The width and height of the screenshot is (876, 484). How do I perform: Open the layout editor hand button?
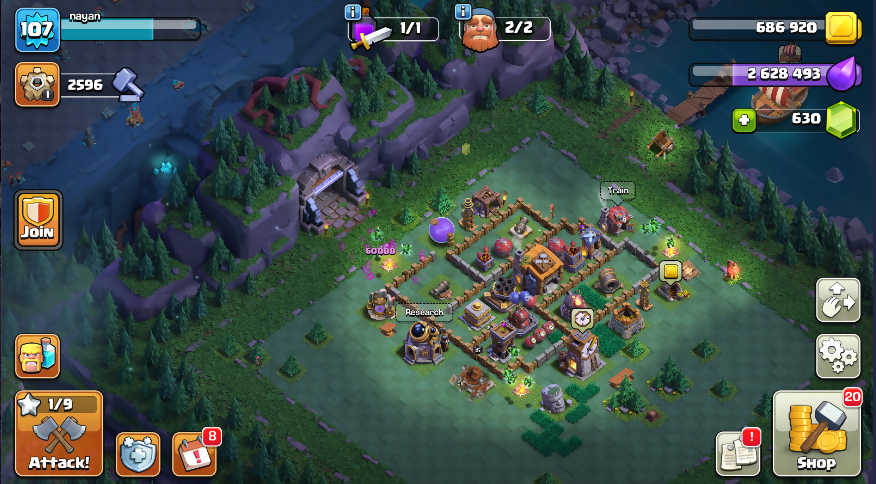[838, 300]
